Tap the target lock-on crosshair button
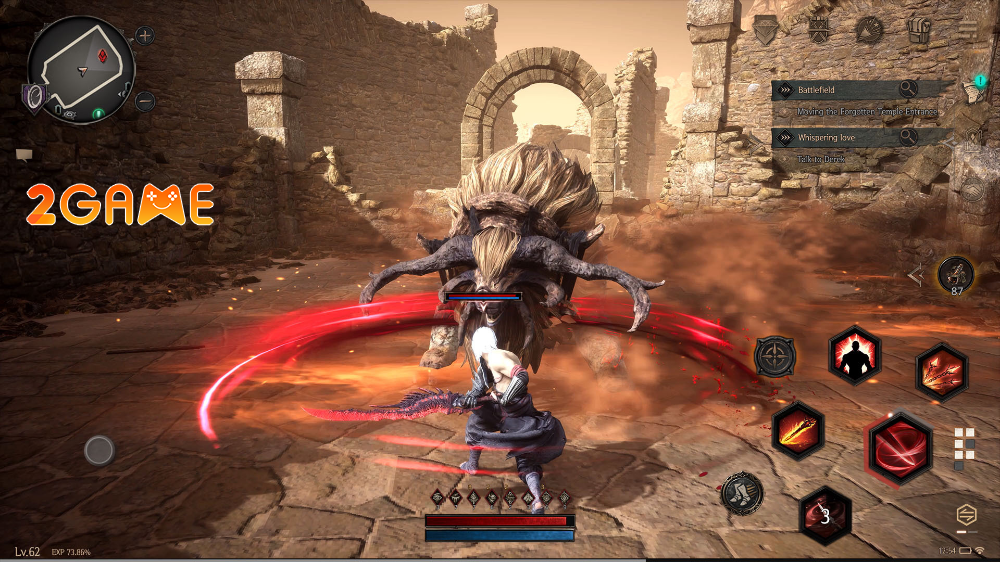 [x=774, y=356]
